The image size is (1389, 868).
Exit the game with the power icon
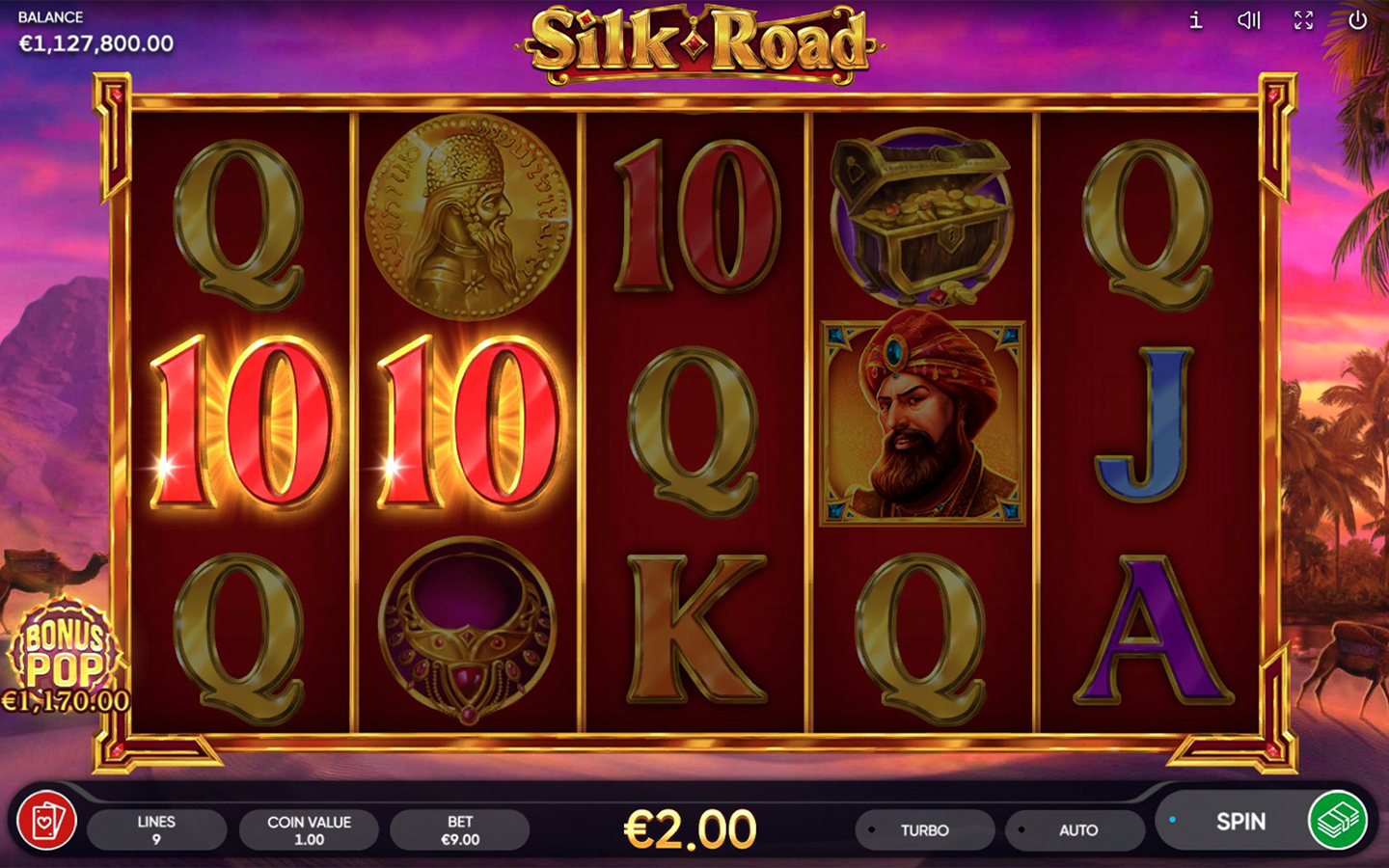tap(1357, 19)
